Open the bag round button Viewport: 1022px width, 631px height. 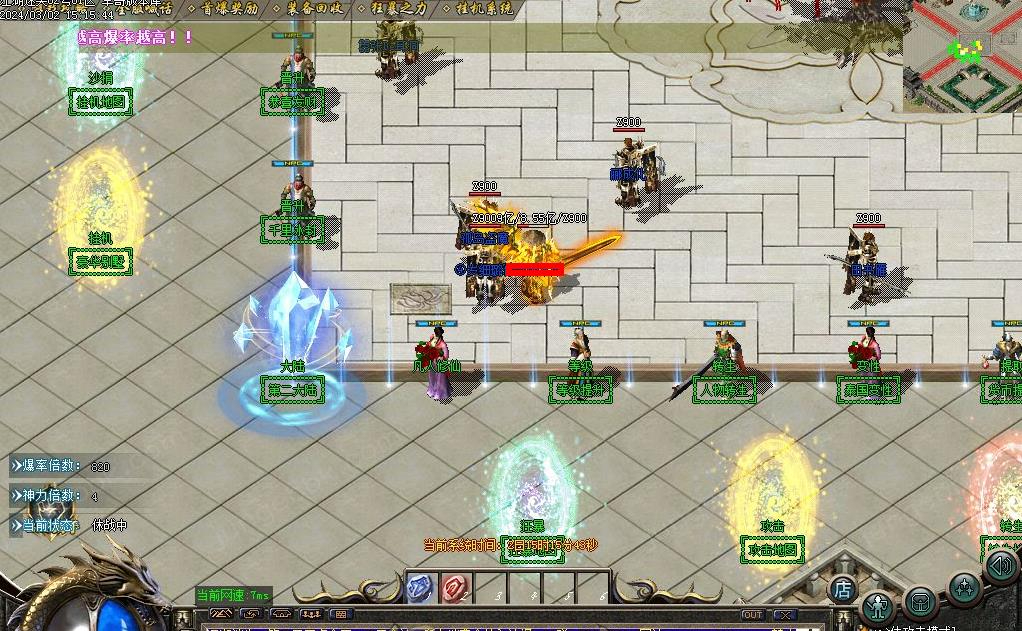[x=921, y=602]
